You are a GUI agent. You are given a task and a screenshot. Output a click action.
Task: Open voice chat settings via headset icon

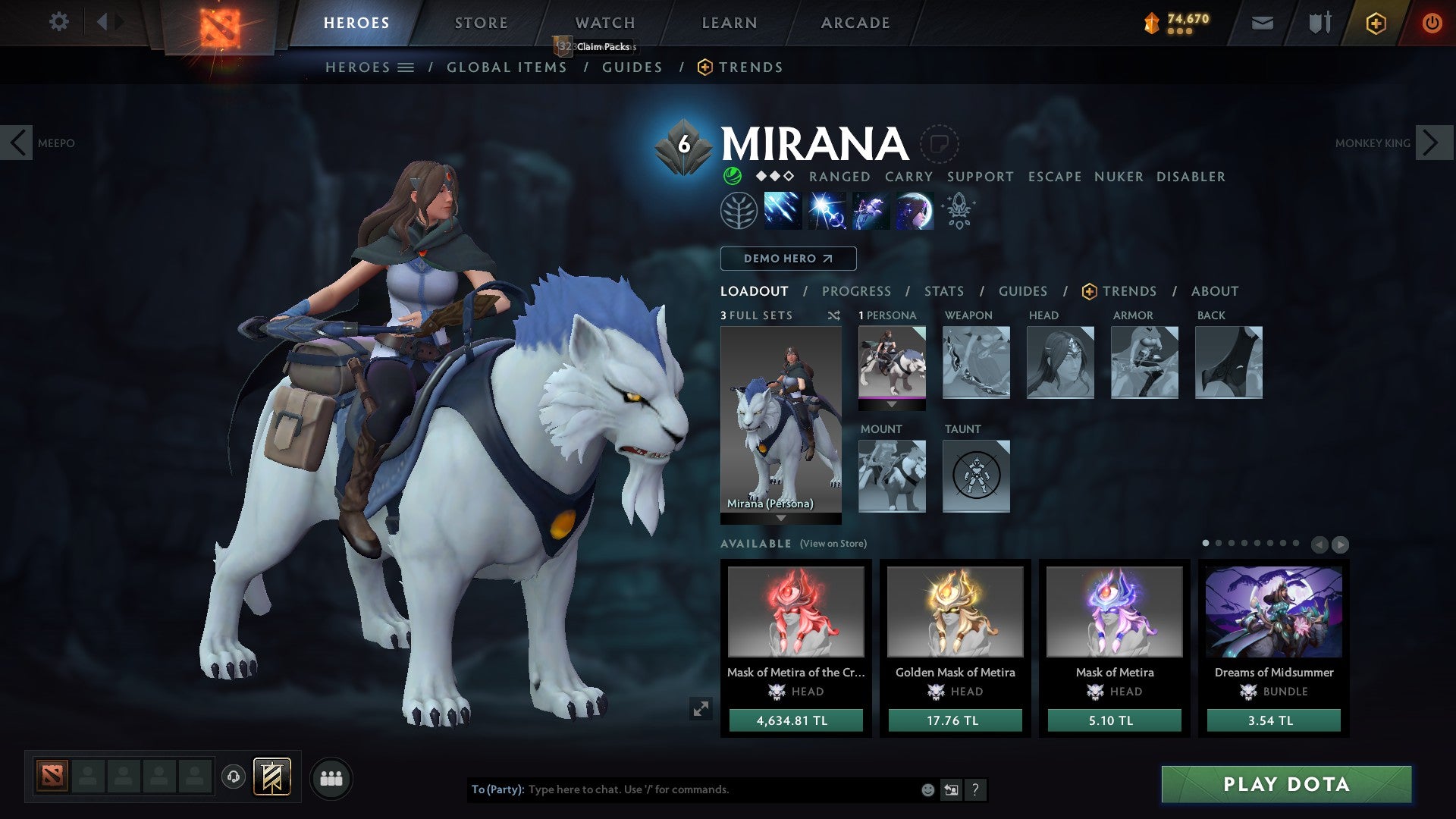pos(234,777)
